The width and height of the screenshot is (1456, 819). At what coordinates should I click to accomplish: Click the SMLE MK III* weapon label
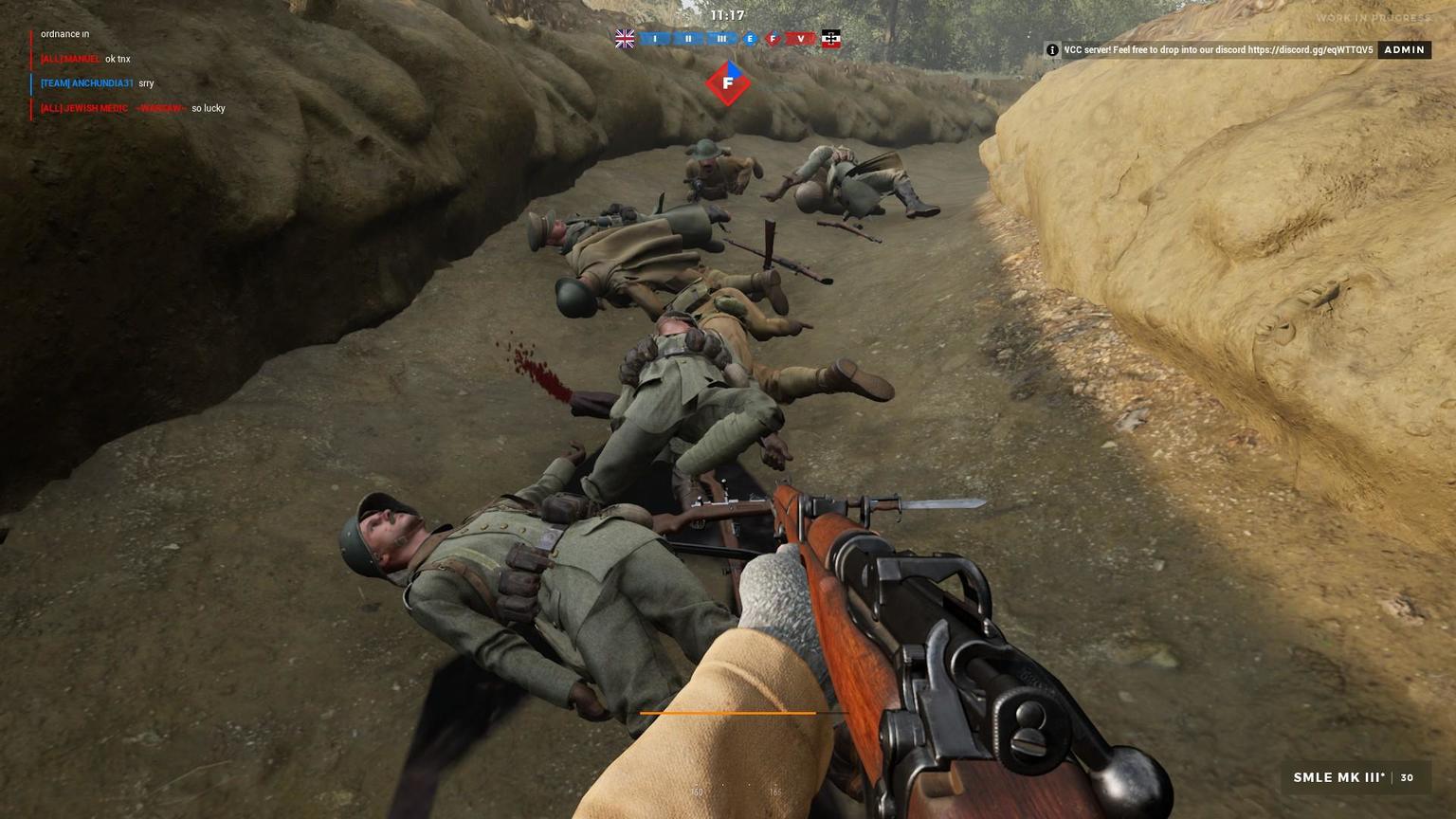point(1338,777)
